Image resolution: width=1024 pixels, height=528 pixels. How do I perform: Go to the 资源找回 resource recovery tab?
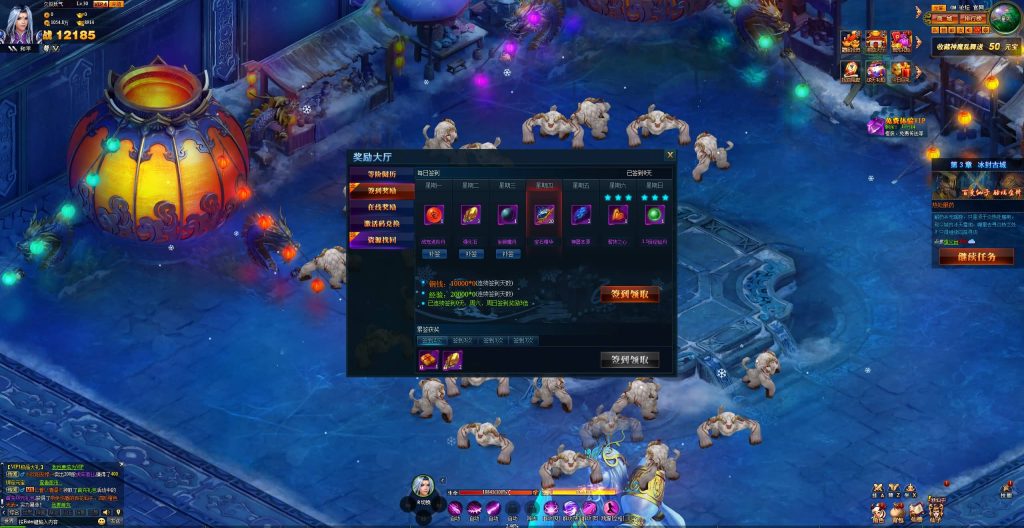coord(381,239)
